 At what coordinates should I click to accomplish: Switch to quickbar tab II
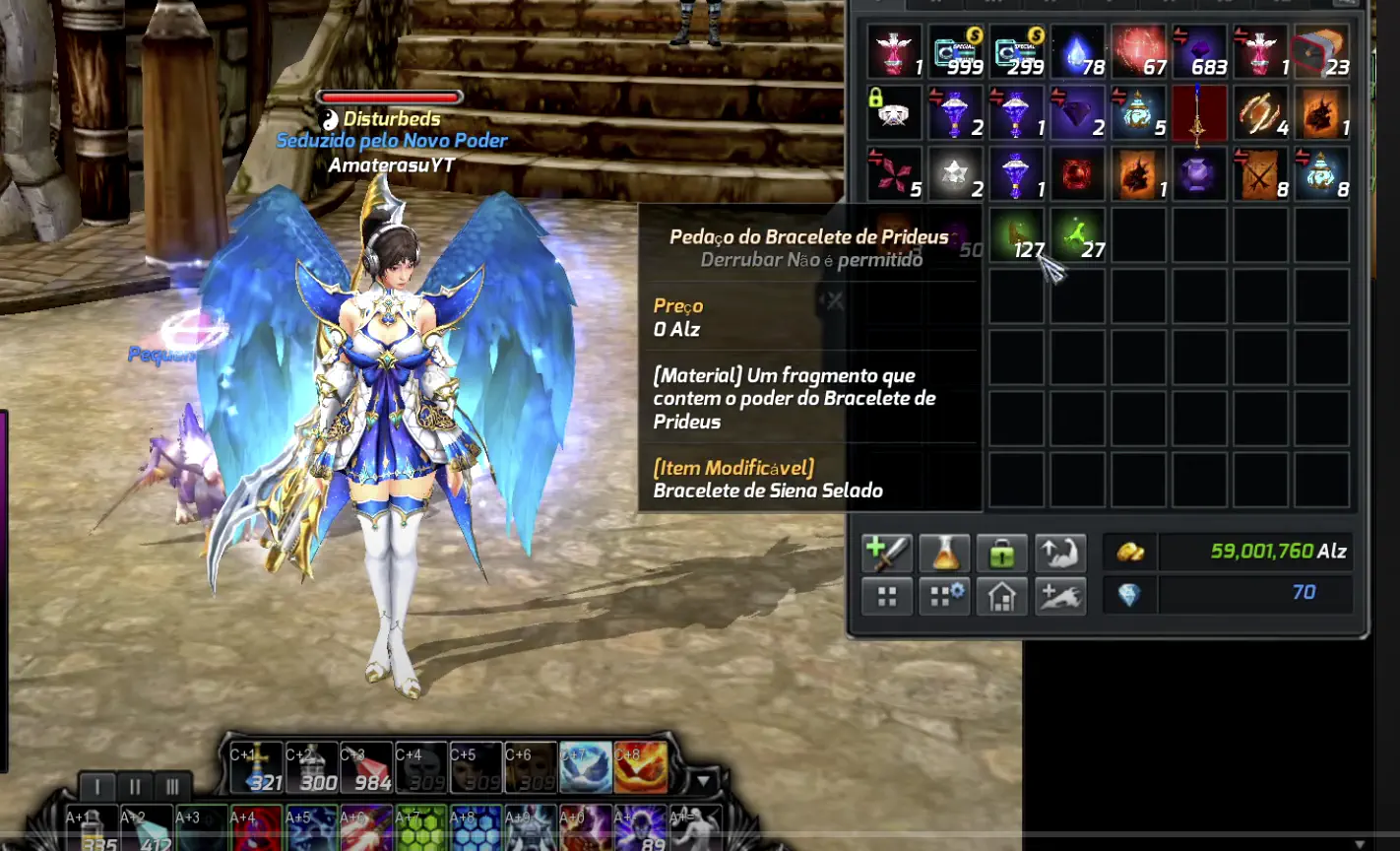click(x=135, y=788)
